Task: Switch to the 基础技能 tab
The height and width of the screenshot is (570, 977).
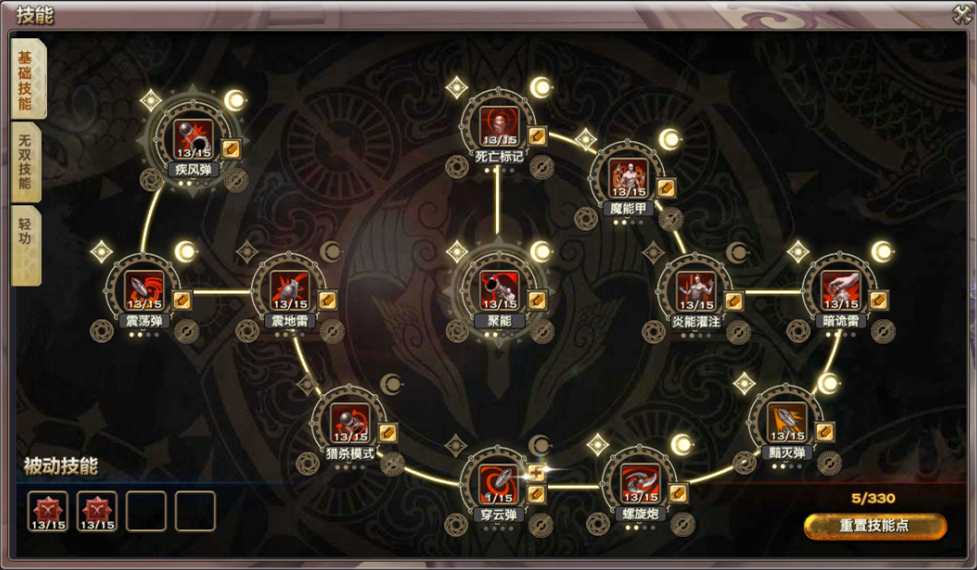Action: (26, 82)
